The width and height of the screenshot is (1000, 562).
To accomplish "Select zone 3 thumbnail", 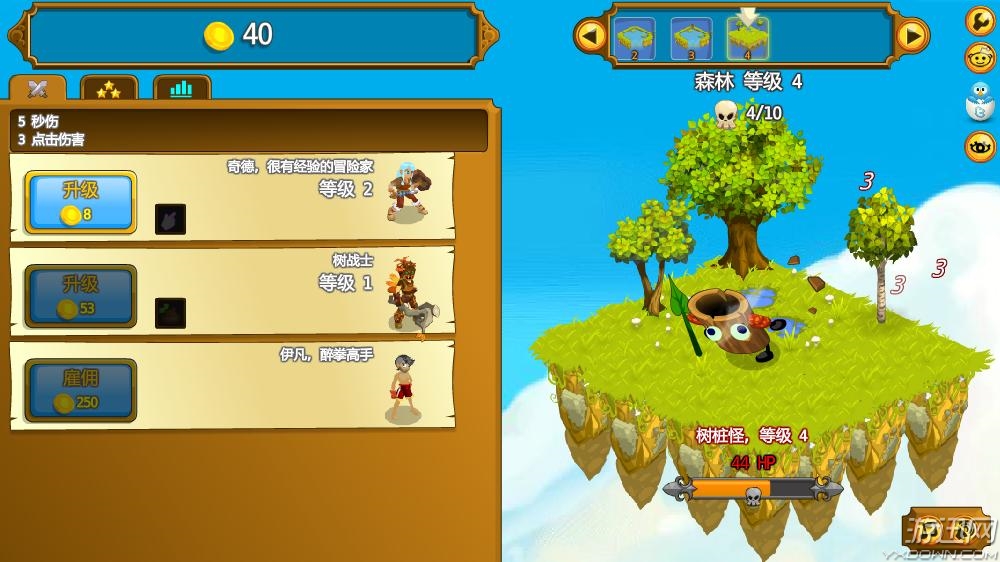I will coord(692,39).
